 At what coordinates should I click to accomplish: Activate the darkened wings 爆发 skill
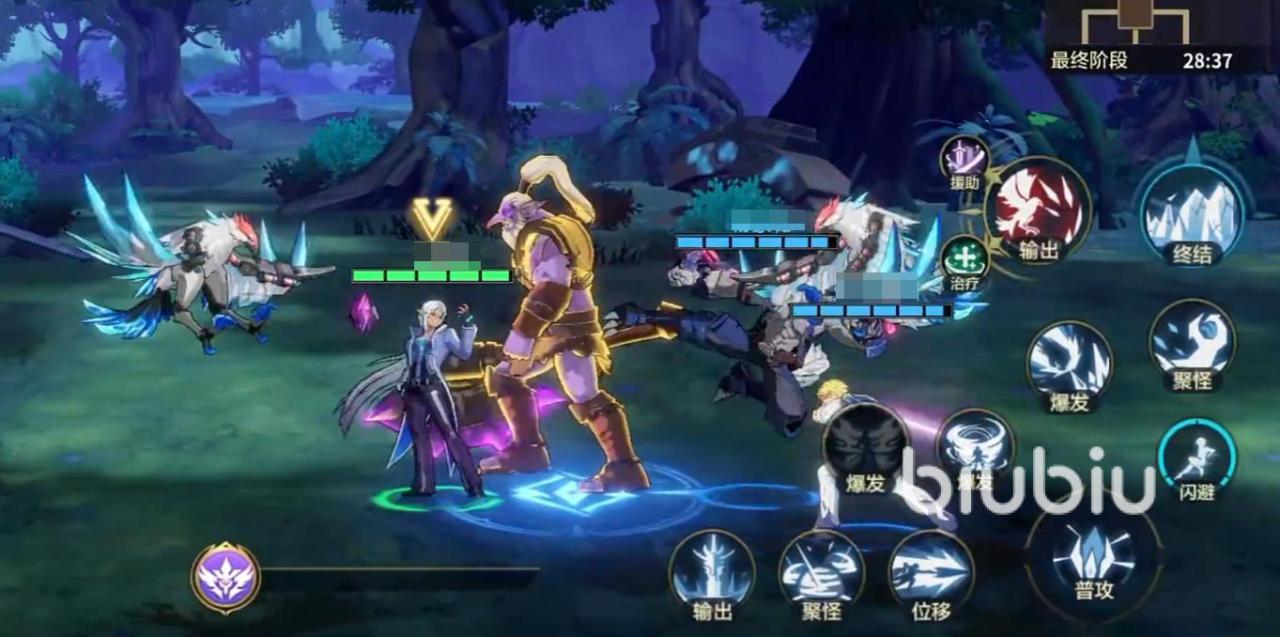tap(866, 445)
